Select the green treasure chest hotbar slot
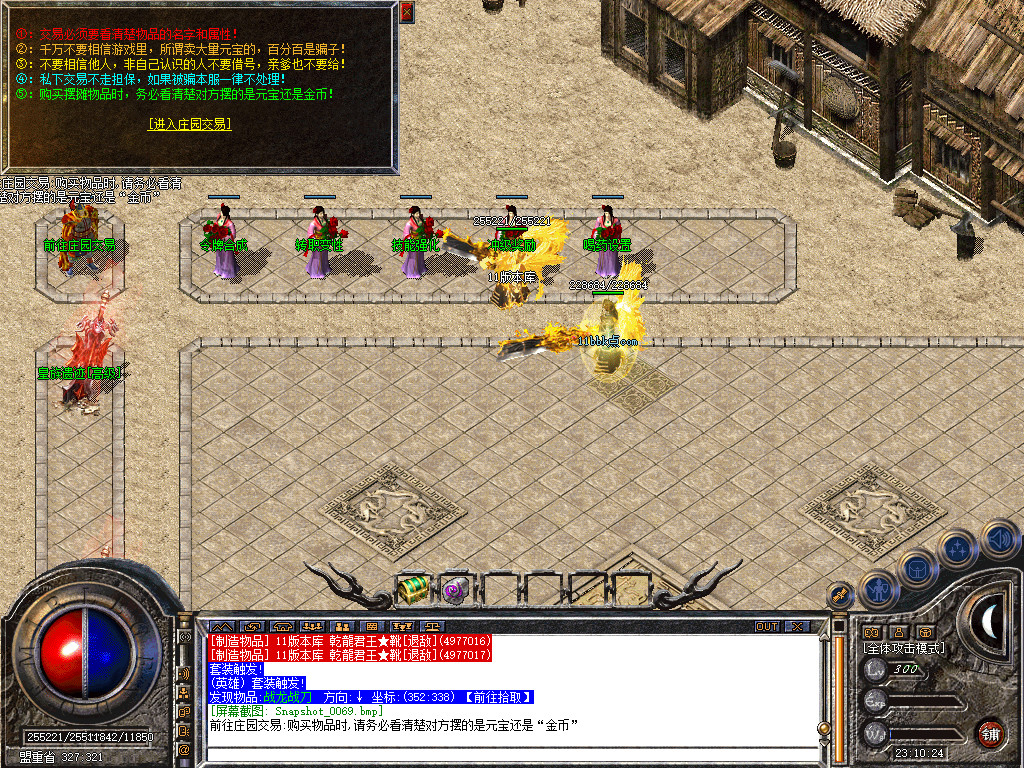 pos(412,590)
